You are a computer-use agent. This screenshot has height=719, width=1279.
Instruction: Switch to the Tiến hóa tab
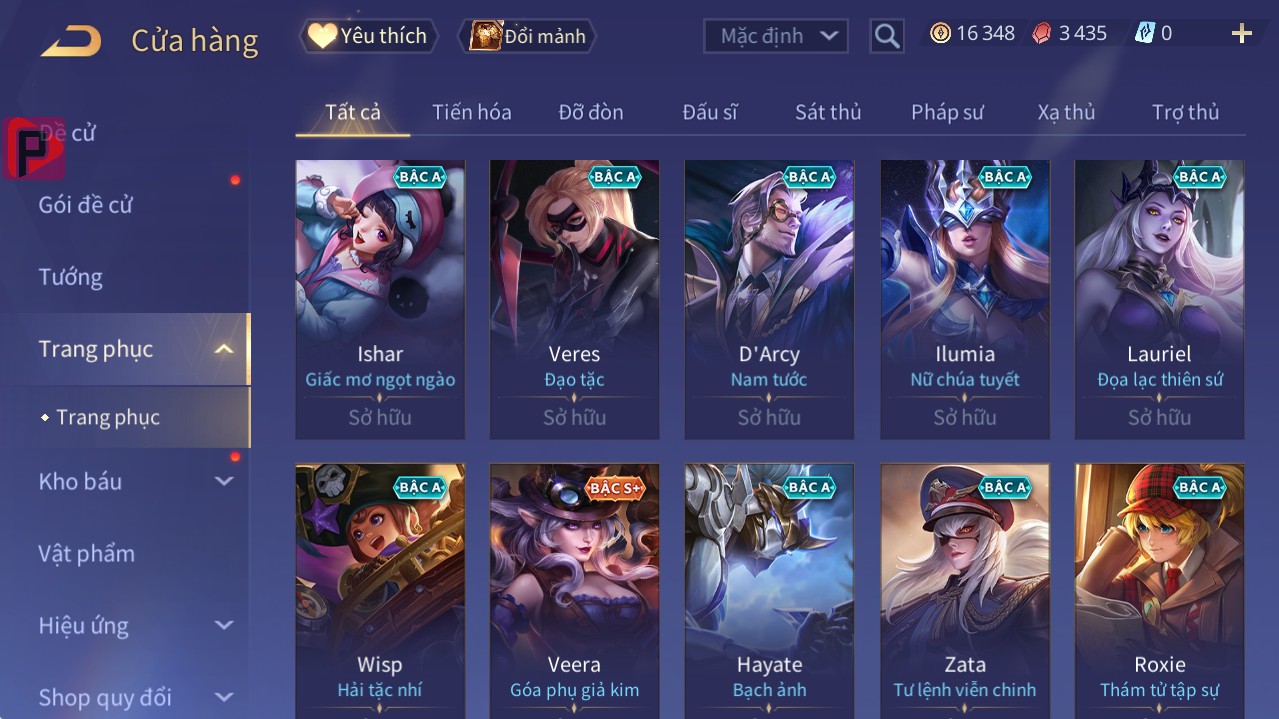pyautogui.click(x=471, y=112)
